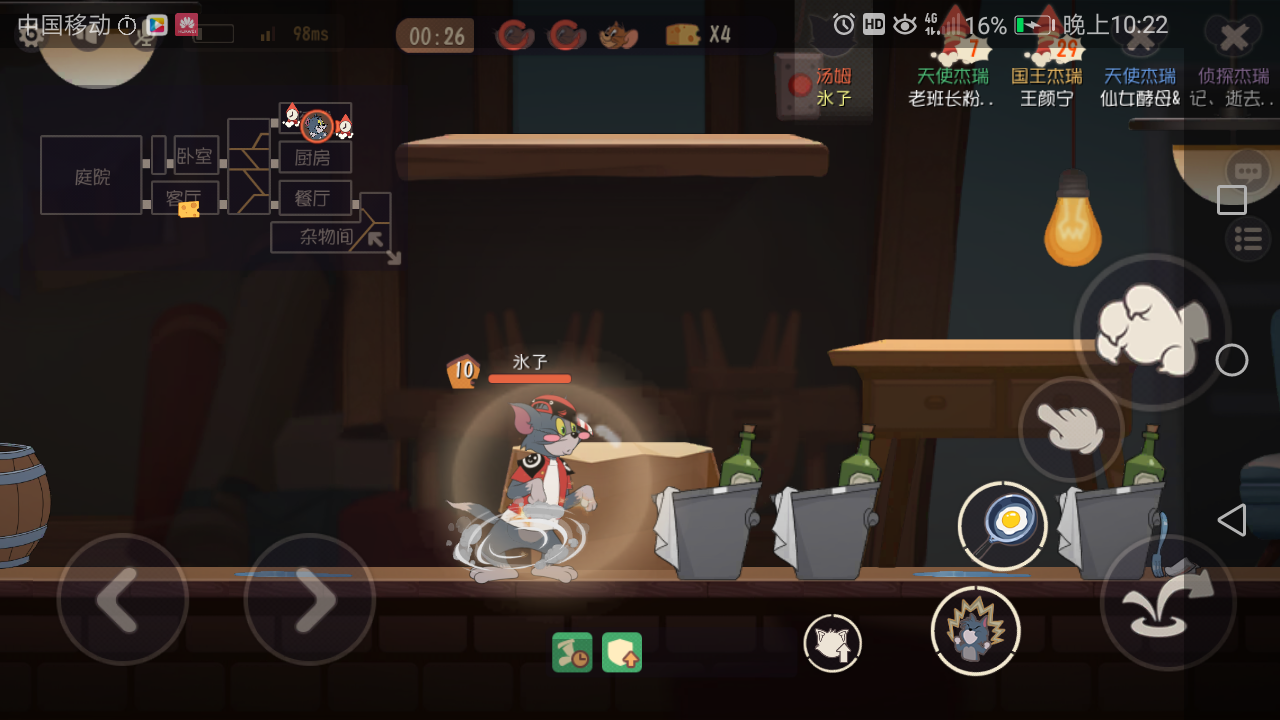Click 冰子's health bar above Tom
The width and height of the screenshot is (1280, 720).
click(532, 378)
